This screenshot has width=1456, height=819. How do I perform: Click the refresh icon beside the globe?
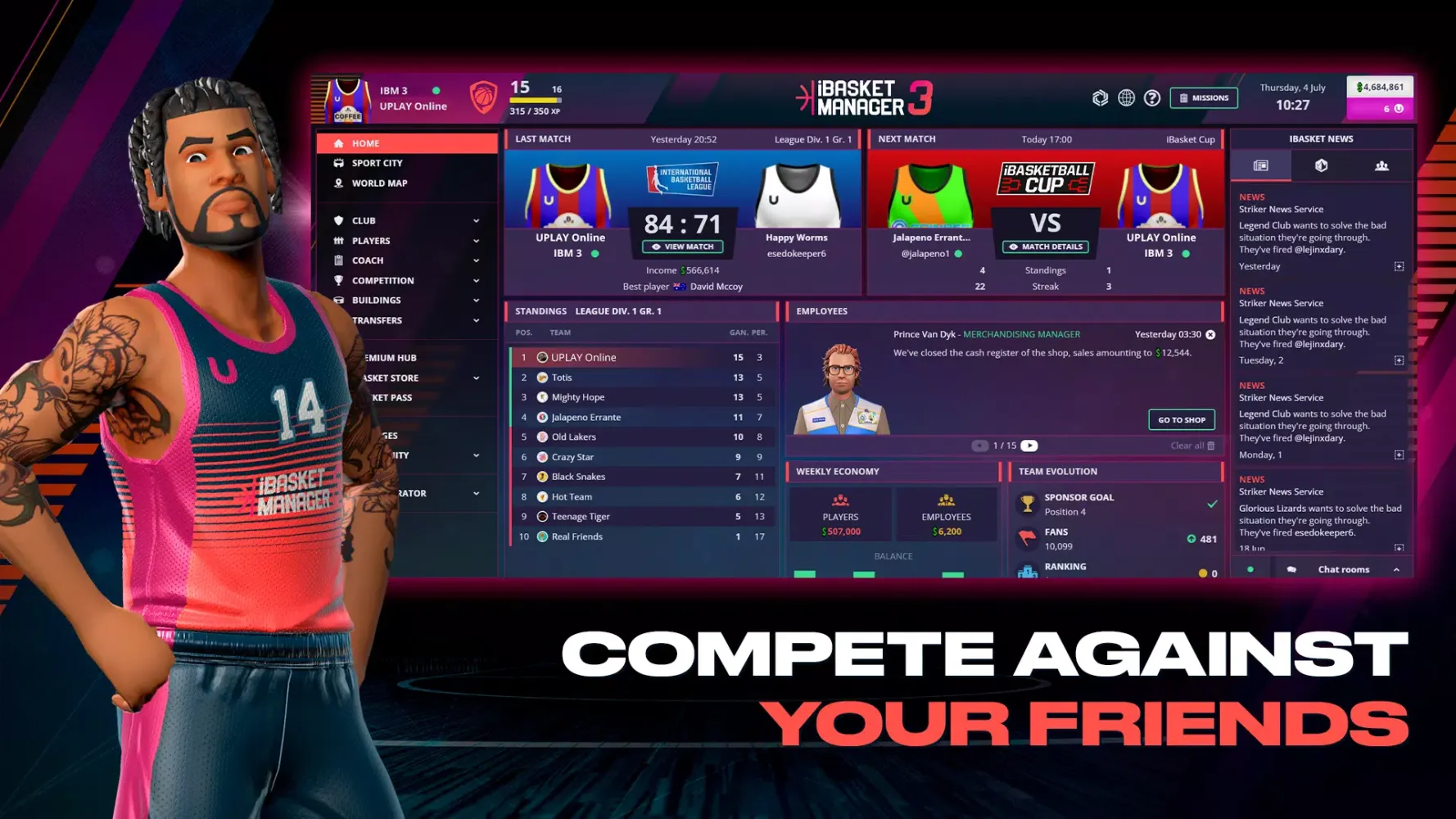pyautogui.click(x=1099, y=97)
